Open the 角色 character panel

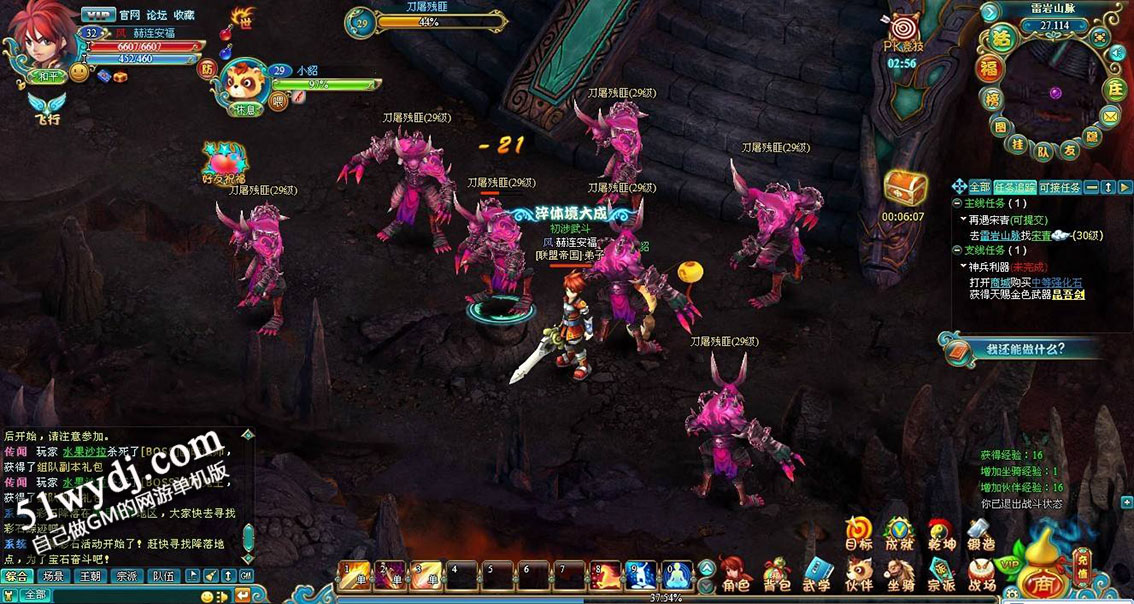735,573
